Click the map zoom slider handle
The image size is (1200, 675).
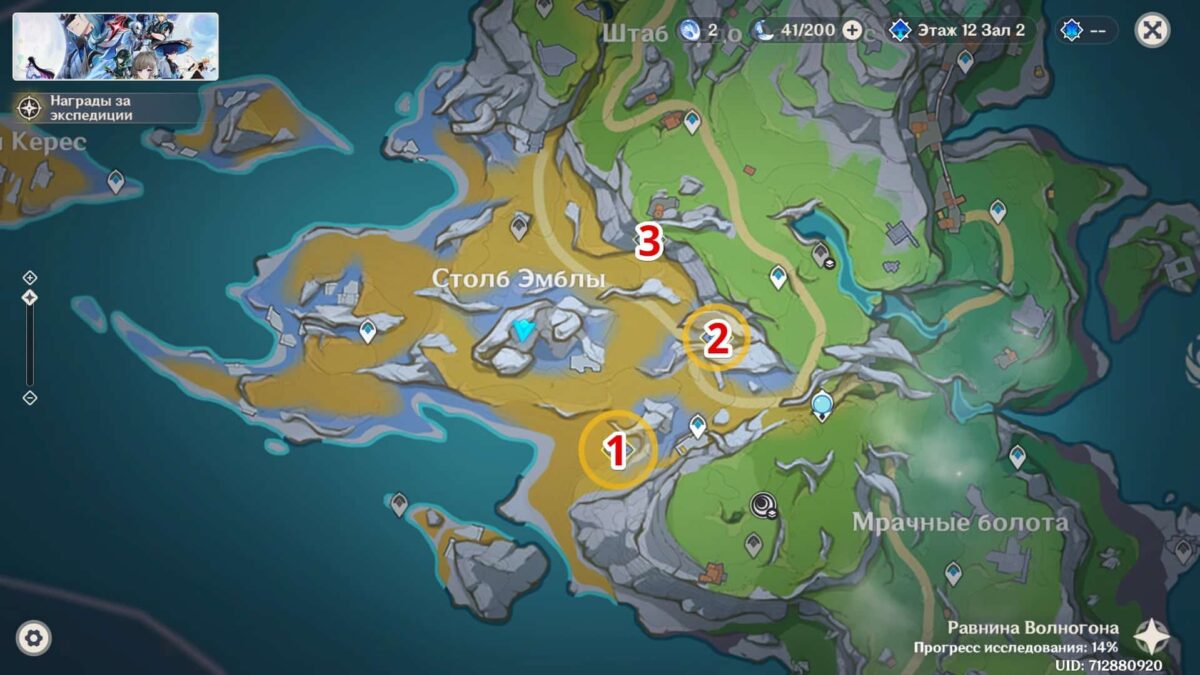tap(30, 297)
